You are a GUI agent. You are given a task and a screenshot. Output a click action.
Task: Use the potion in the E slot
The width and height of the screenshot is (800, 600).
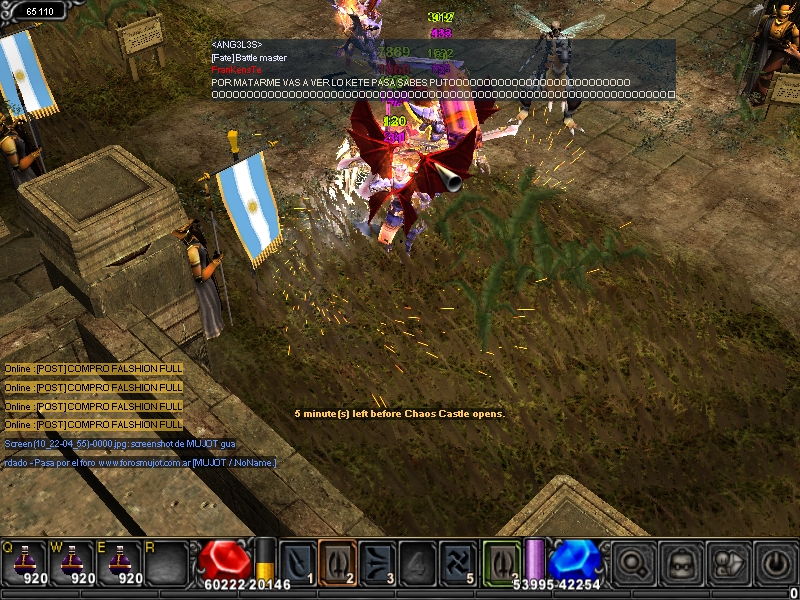(x=118, y=562)
